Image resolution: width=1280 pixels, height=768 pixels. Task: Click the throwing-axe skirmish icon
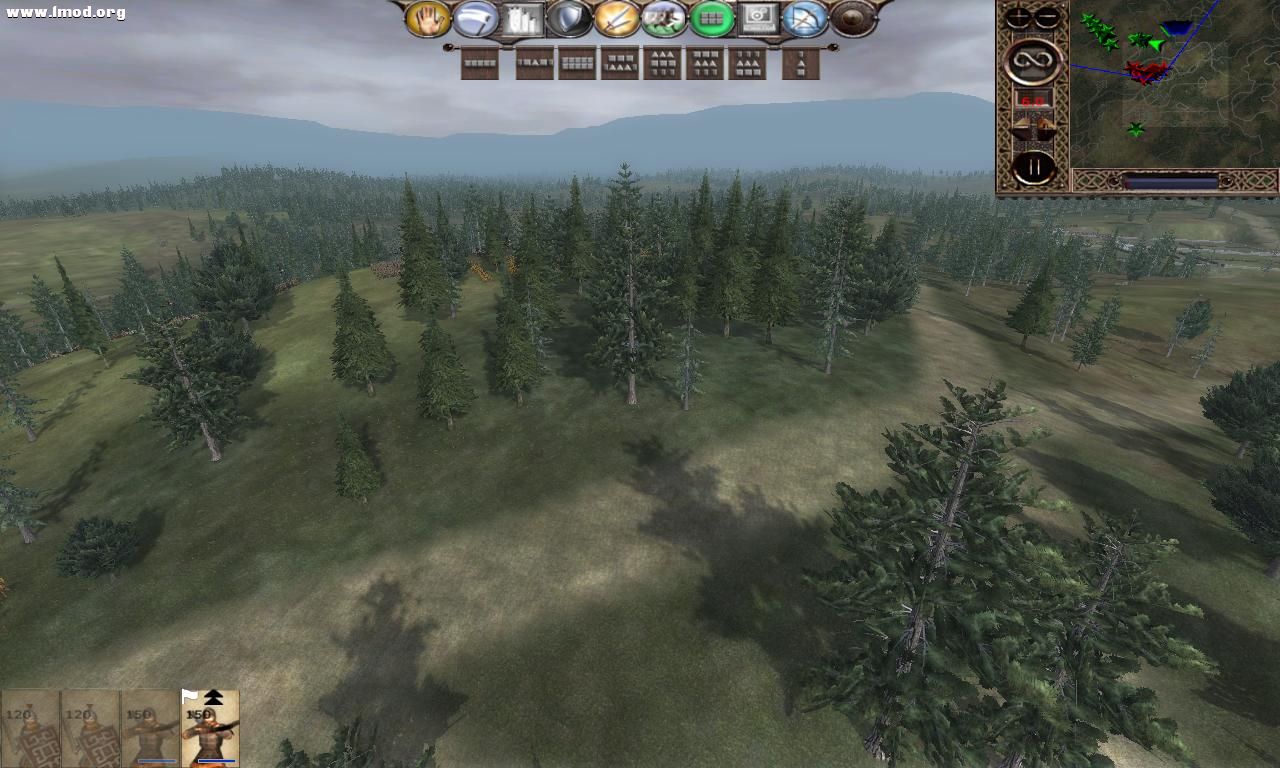[x=476, y=19]
